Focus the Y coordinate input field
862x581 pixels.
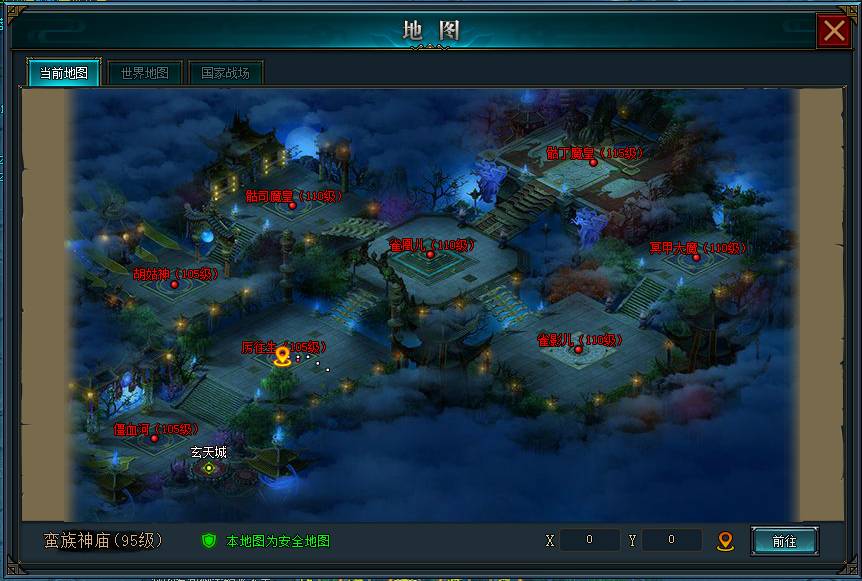(x=671, y=540)
